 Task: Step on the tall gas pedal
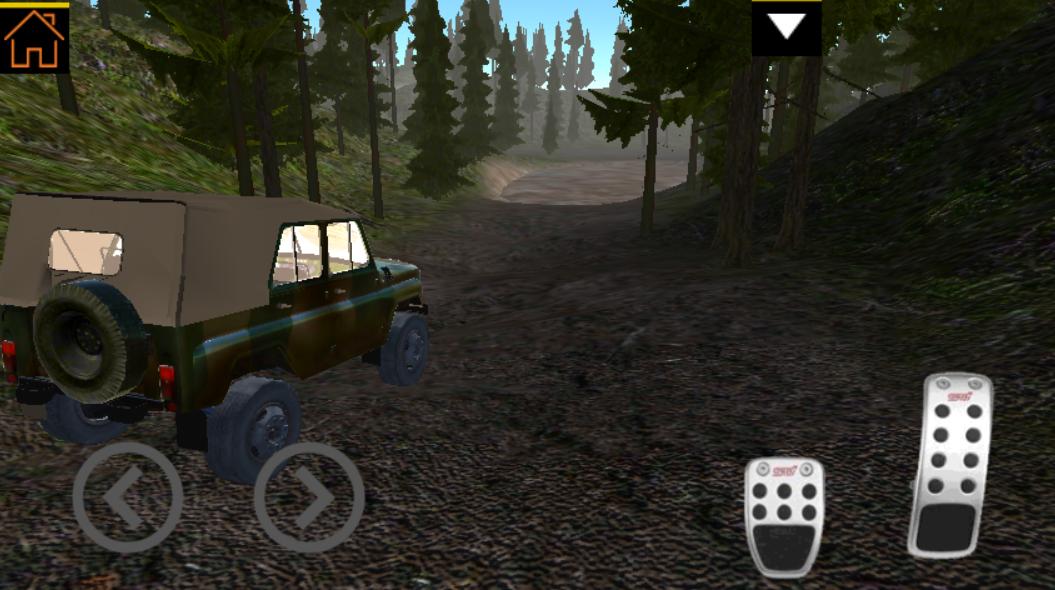point(950,465)
